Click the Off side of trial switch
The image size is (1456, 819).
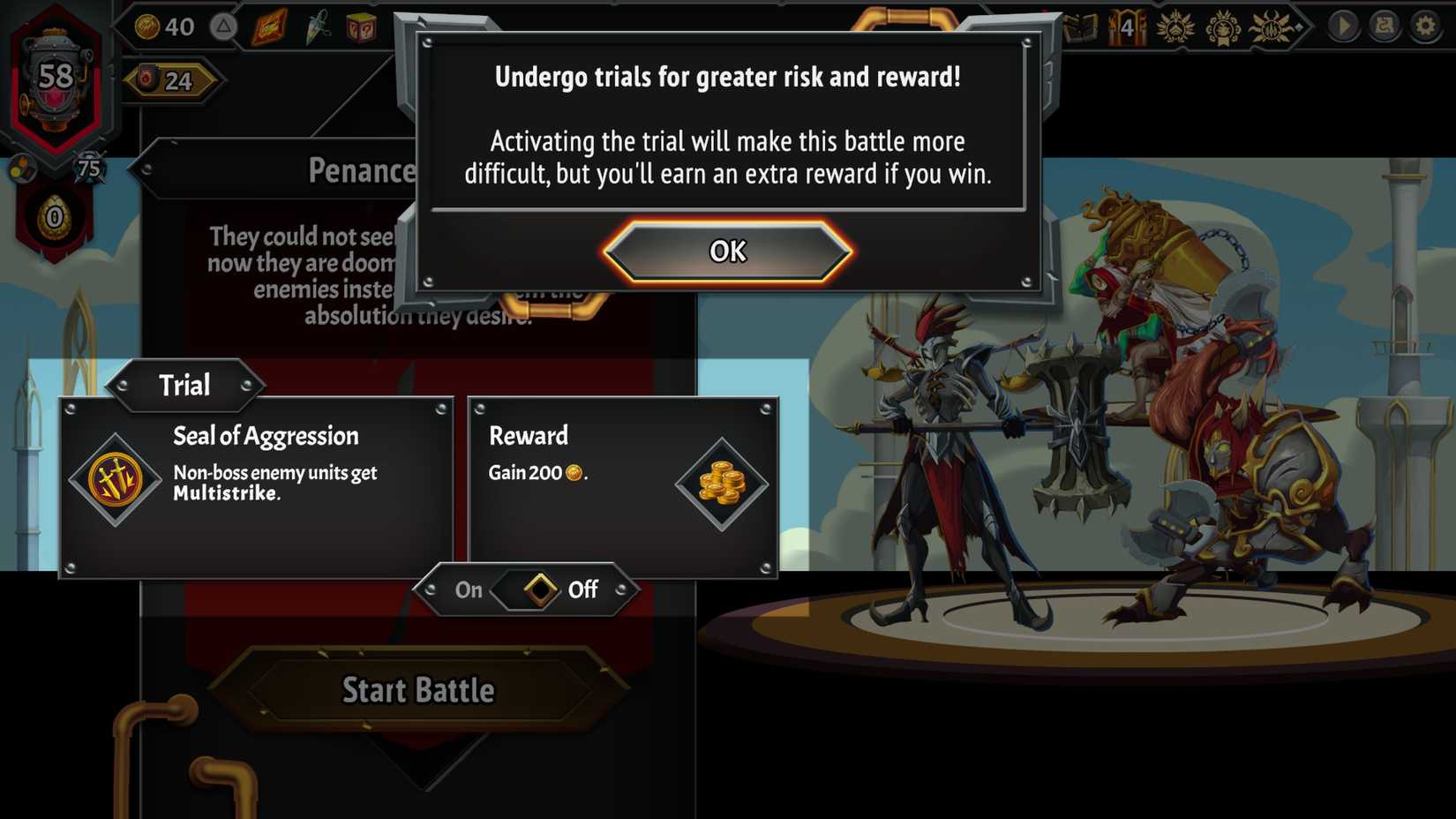[x=582, y=590]
